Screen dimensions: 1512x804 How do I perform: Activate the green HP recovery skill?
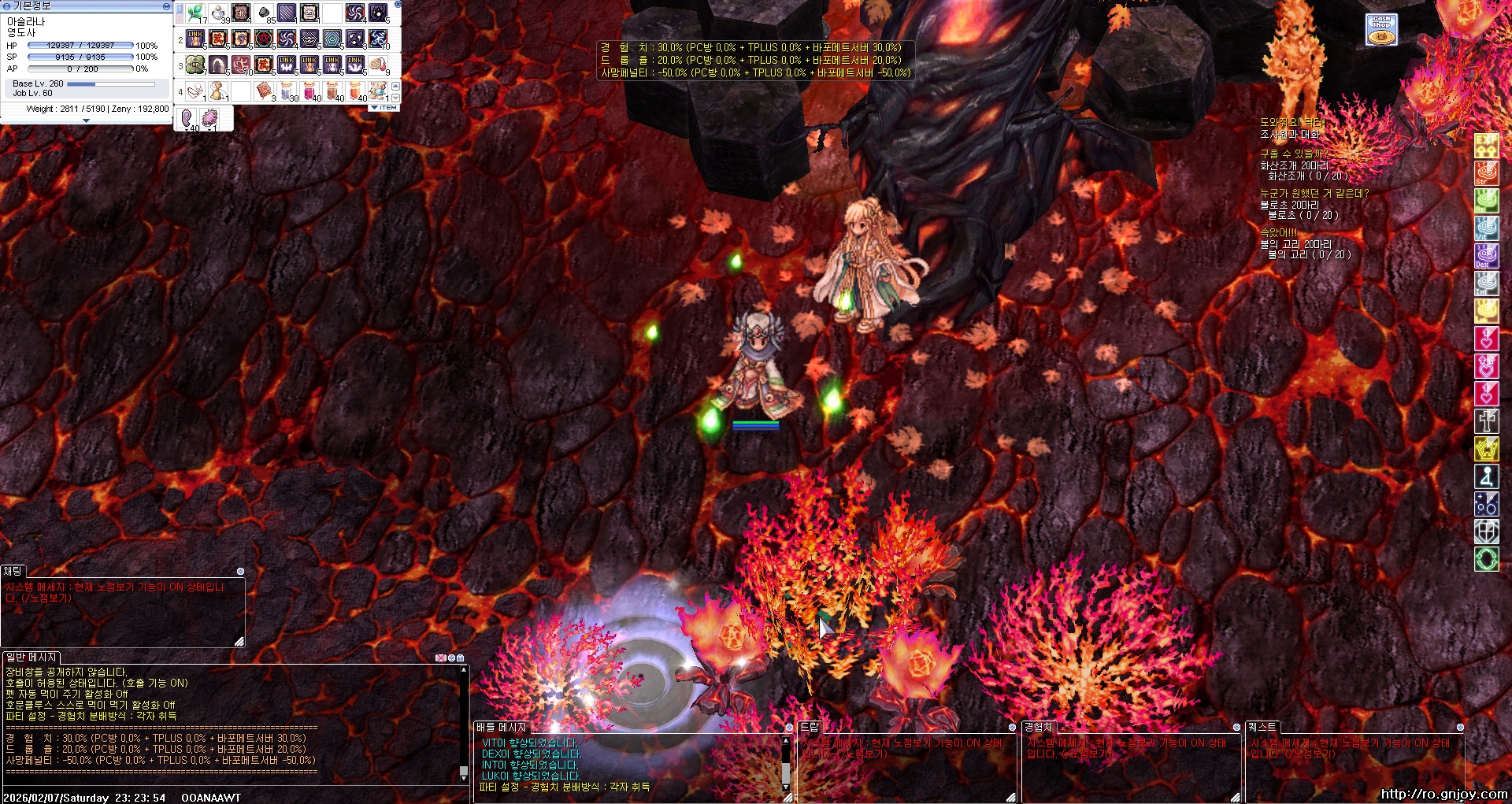[195, 65]
